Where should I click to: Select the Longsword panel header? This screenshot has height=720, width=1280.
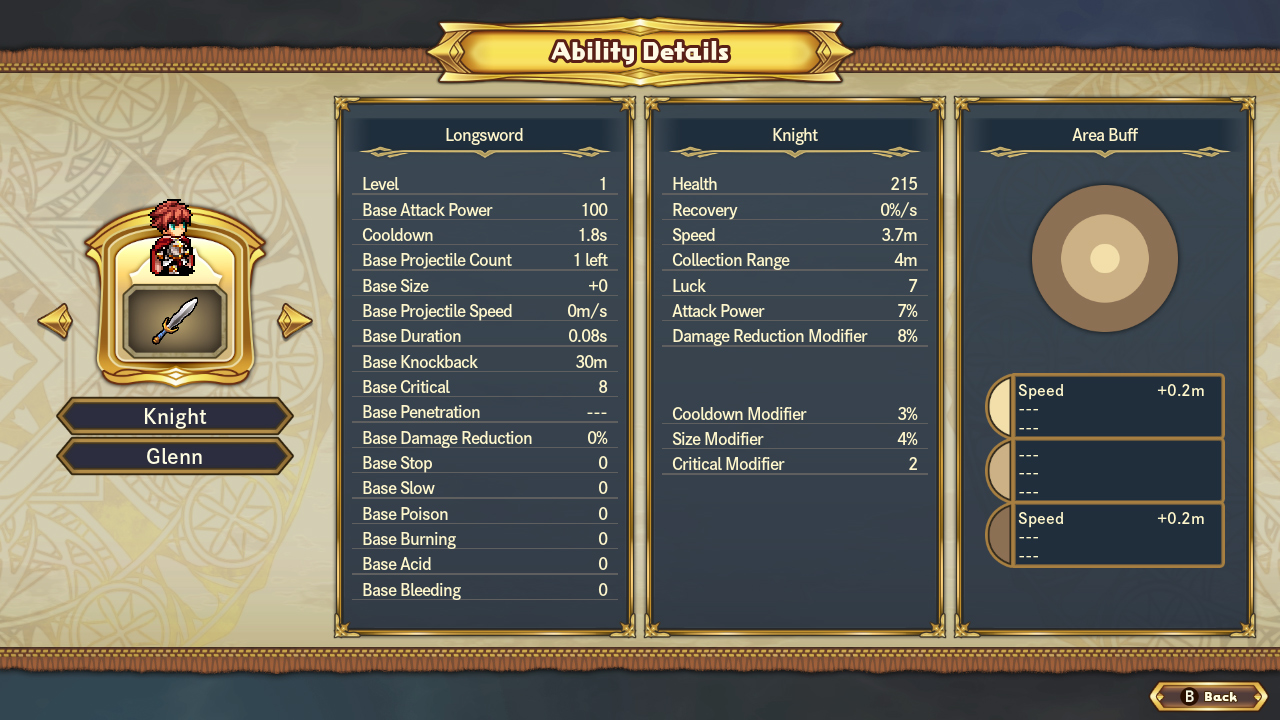[485, 135]
